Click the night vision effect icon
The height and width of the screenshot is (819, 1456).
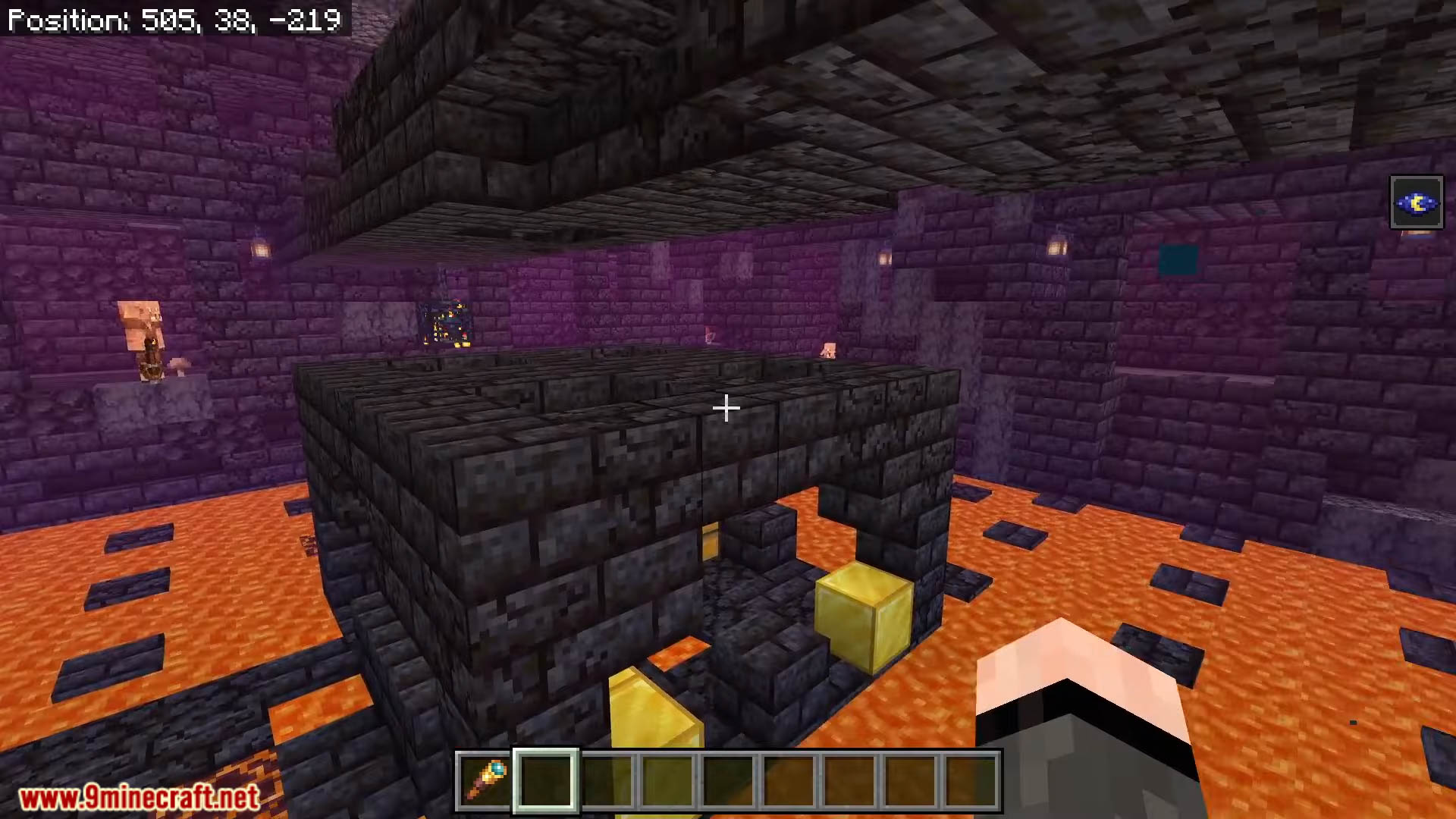[1416, 202]
